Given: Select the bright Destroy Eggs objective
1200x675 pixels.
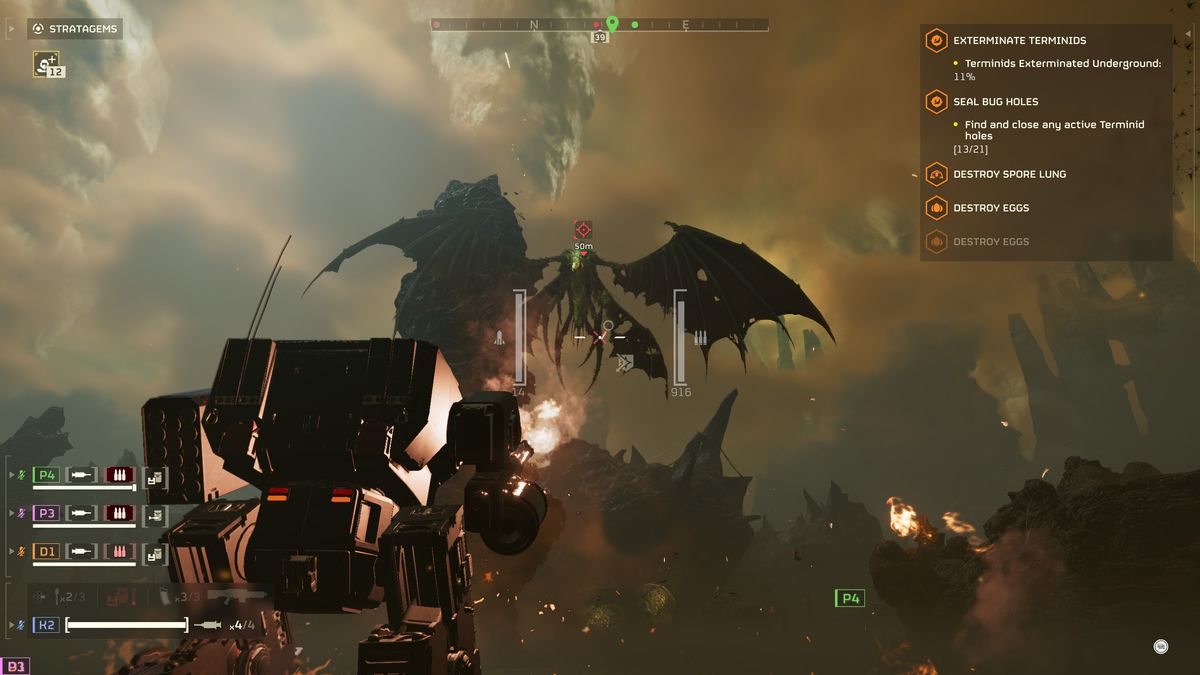Looking at the screenshot, I should tap(991, 208).
